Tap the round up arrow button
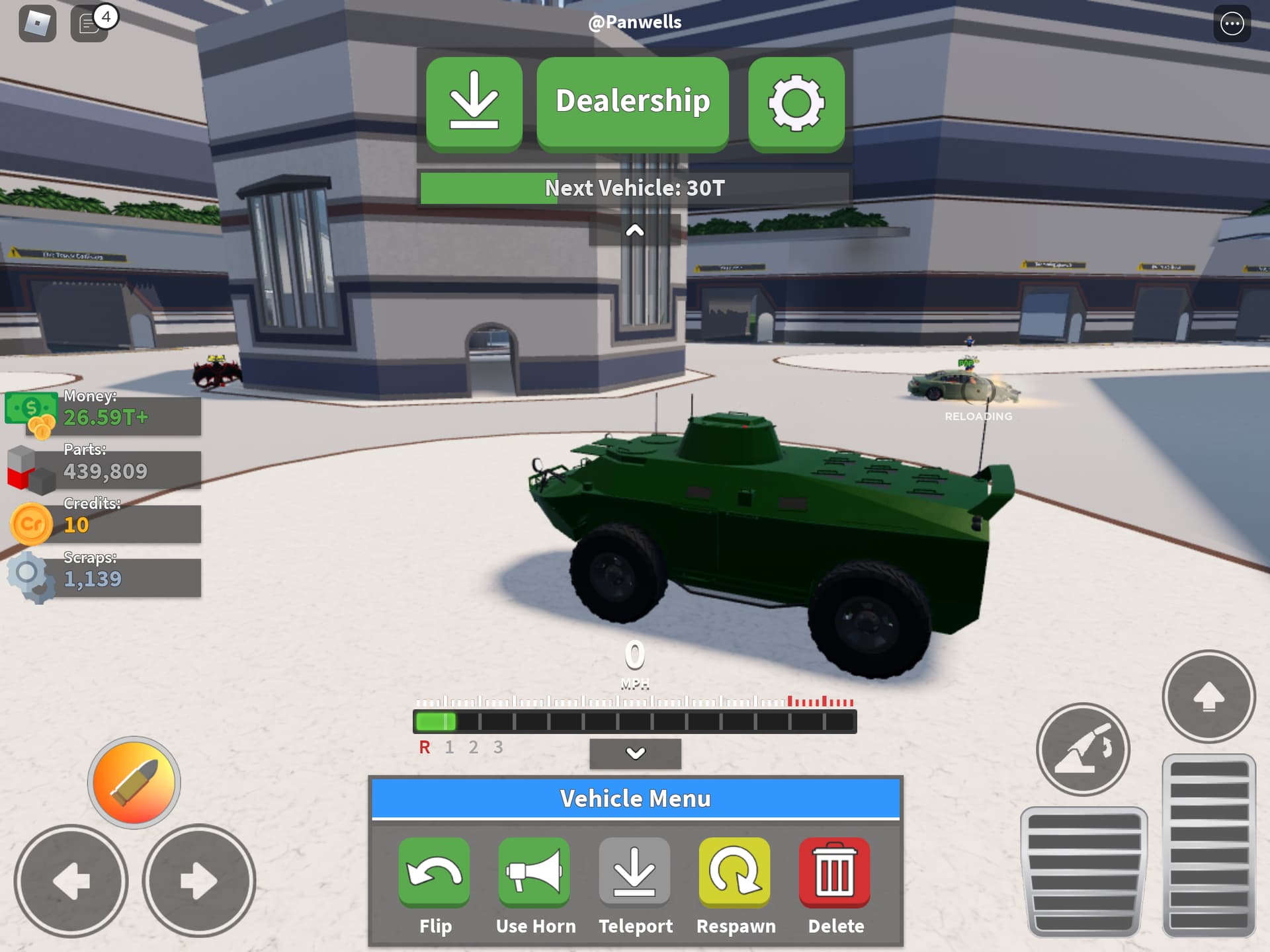Viewport: 1270px width, 952px height. point(1208,697)
